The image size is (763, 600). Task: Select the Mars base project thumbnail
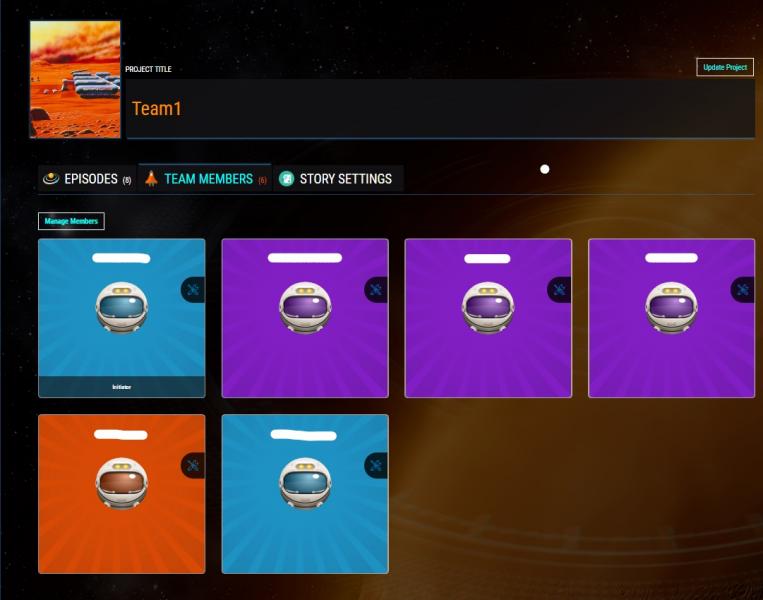coord(75,79)
